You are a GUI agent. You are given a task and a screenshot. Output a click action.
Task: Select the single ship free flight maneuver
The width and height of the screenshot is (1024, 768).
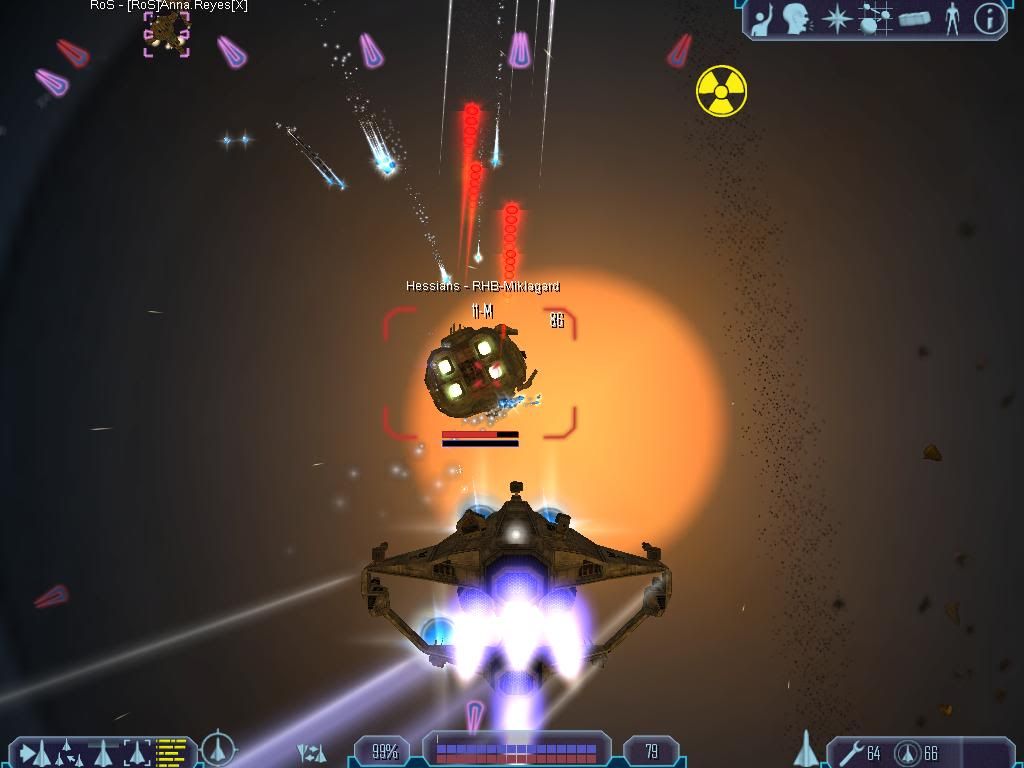click(x=102, y=751)
